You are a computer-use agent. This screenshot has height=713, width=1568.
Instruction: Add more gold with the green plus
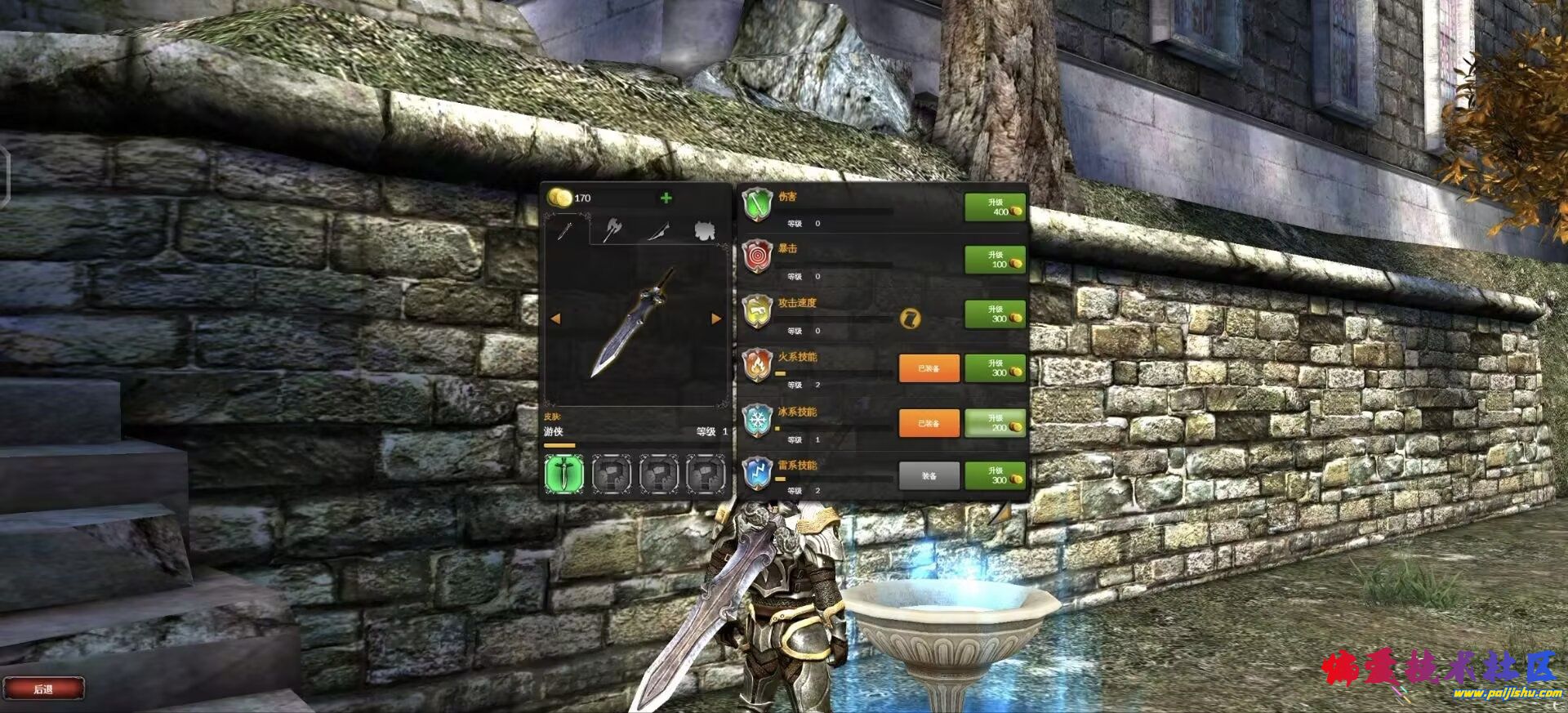666,198
